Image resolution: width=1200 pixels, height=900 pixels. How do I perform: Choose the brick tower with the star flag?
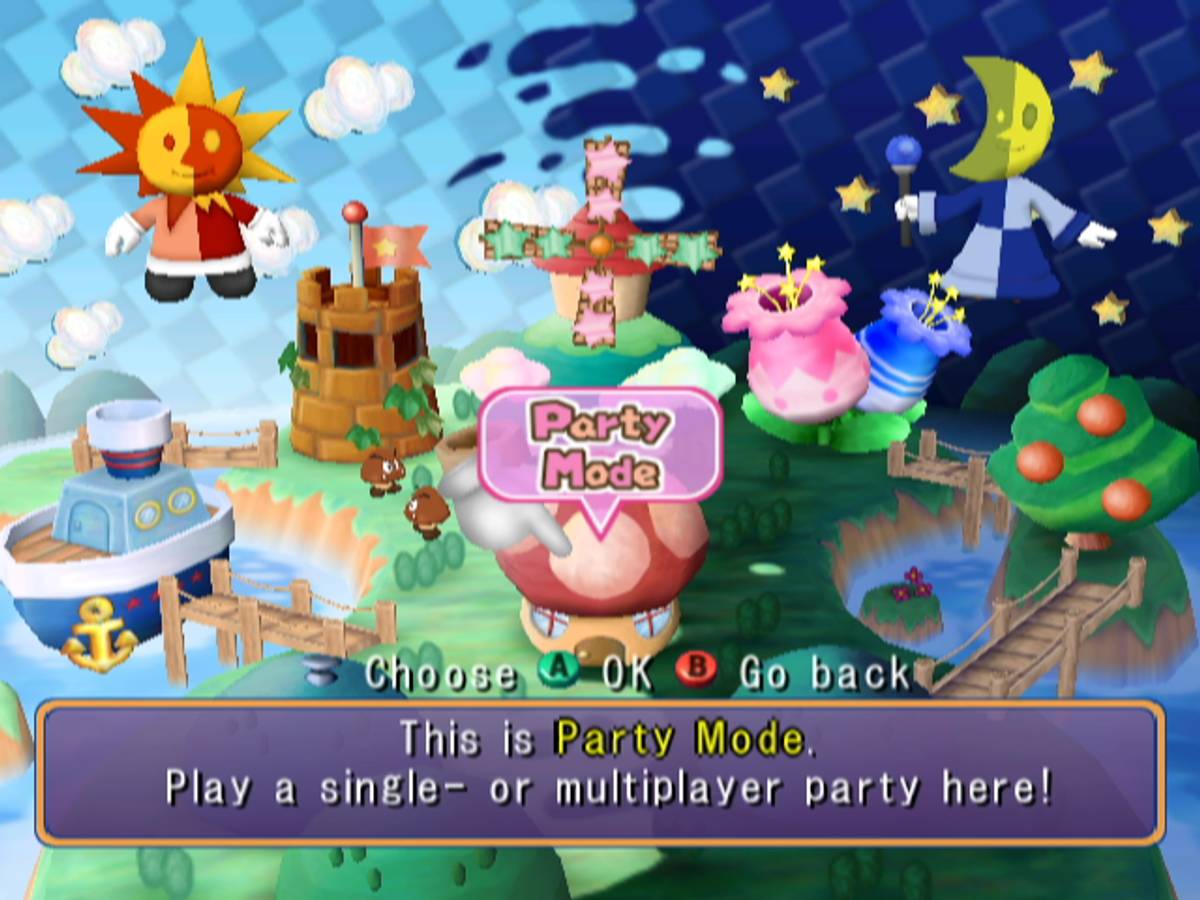(360, 360)
